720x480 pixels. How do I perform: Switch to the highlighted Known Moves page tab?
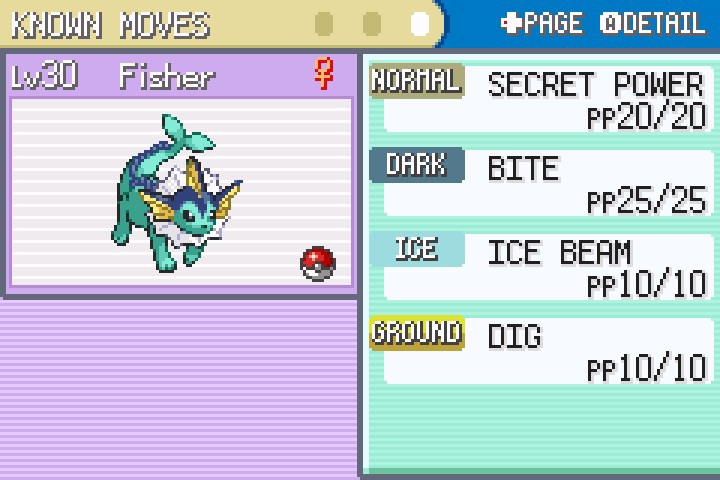pyautogui.click(x=420, y=23)
